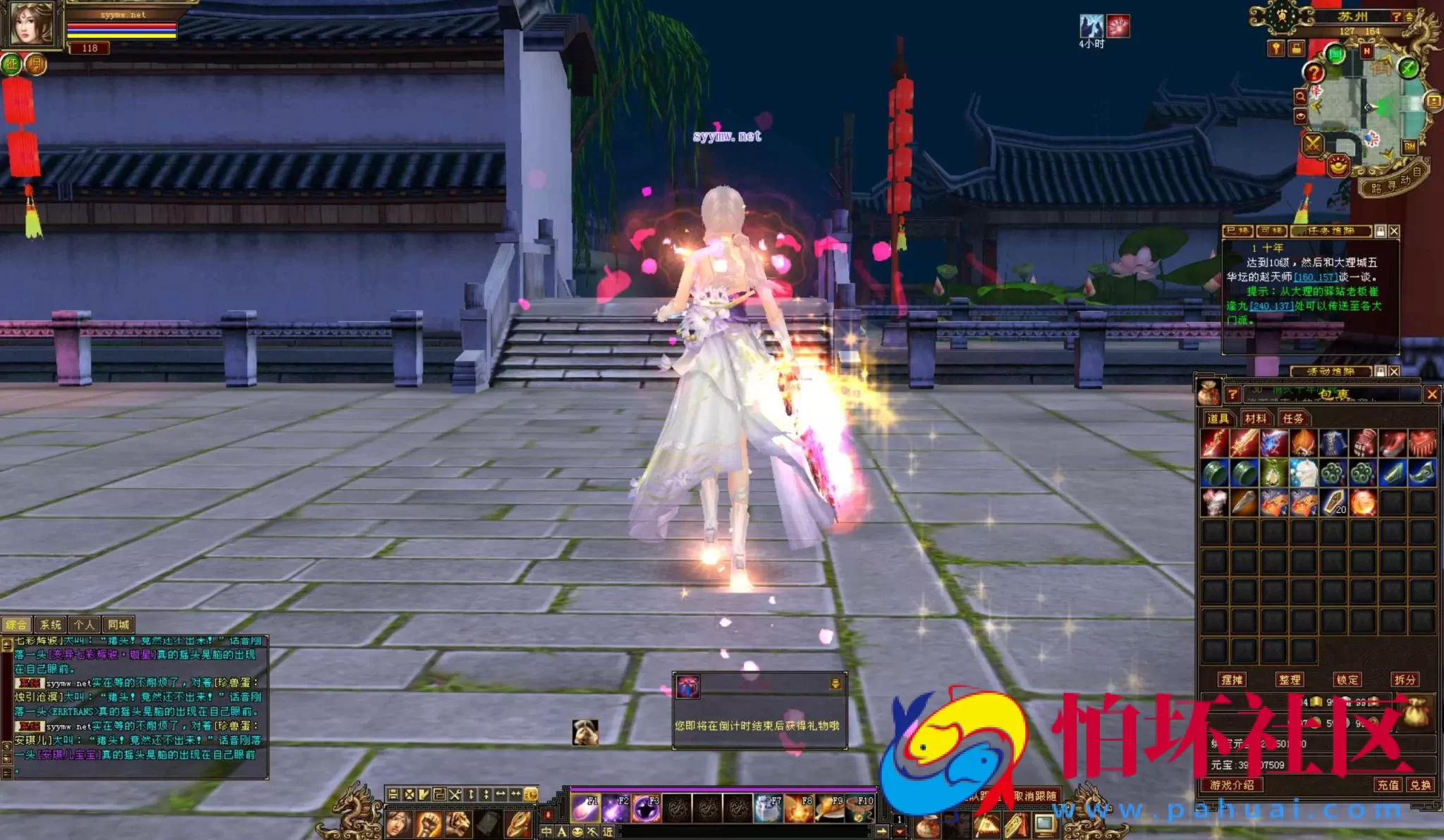
Task: Open the money bag in the inventory panel
Action: click(1417, 714)
